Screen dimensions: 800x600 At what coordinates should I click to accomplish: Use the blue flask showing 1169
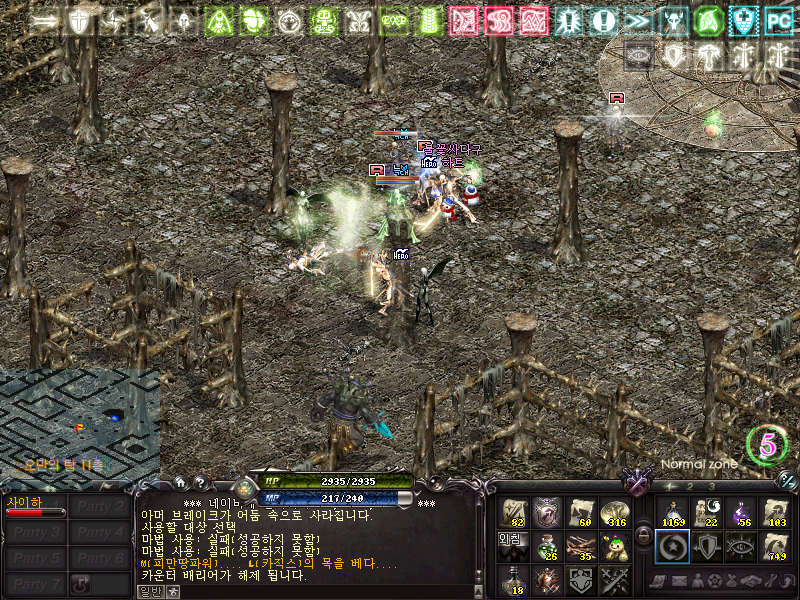pyautogui.click(x=672, y=513)
